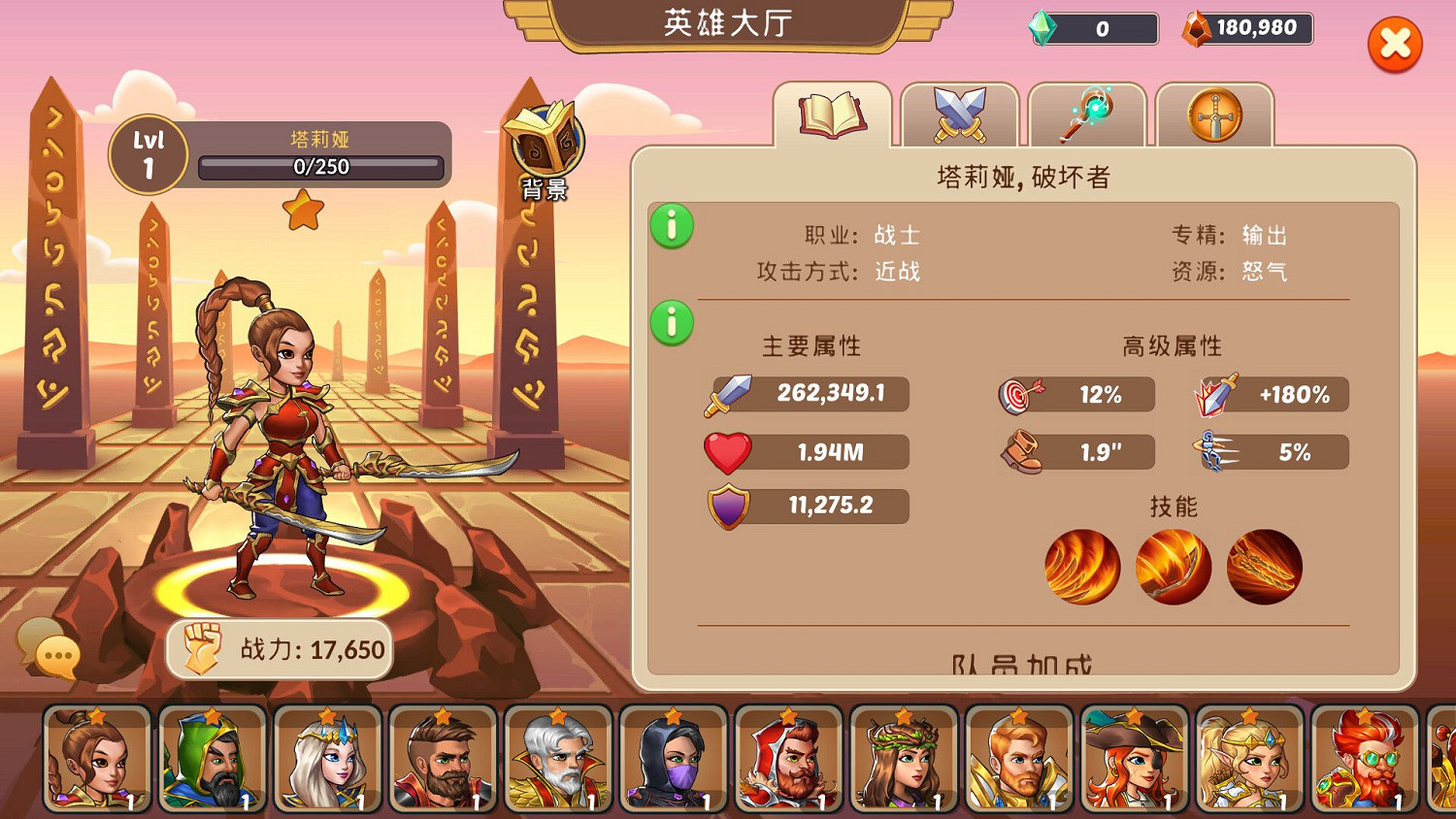Open the info icon beside 主要属性 section
1456x819 pixels.
tap(671, 320)
